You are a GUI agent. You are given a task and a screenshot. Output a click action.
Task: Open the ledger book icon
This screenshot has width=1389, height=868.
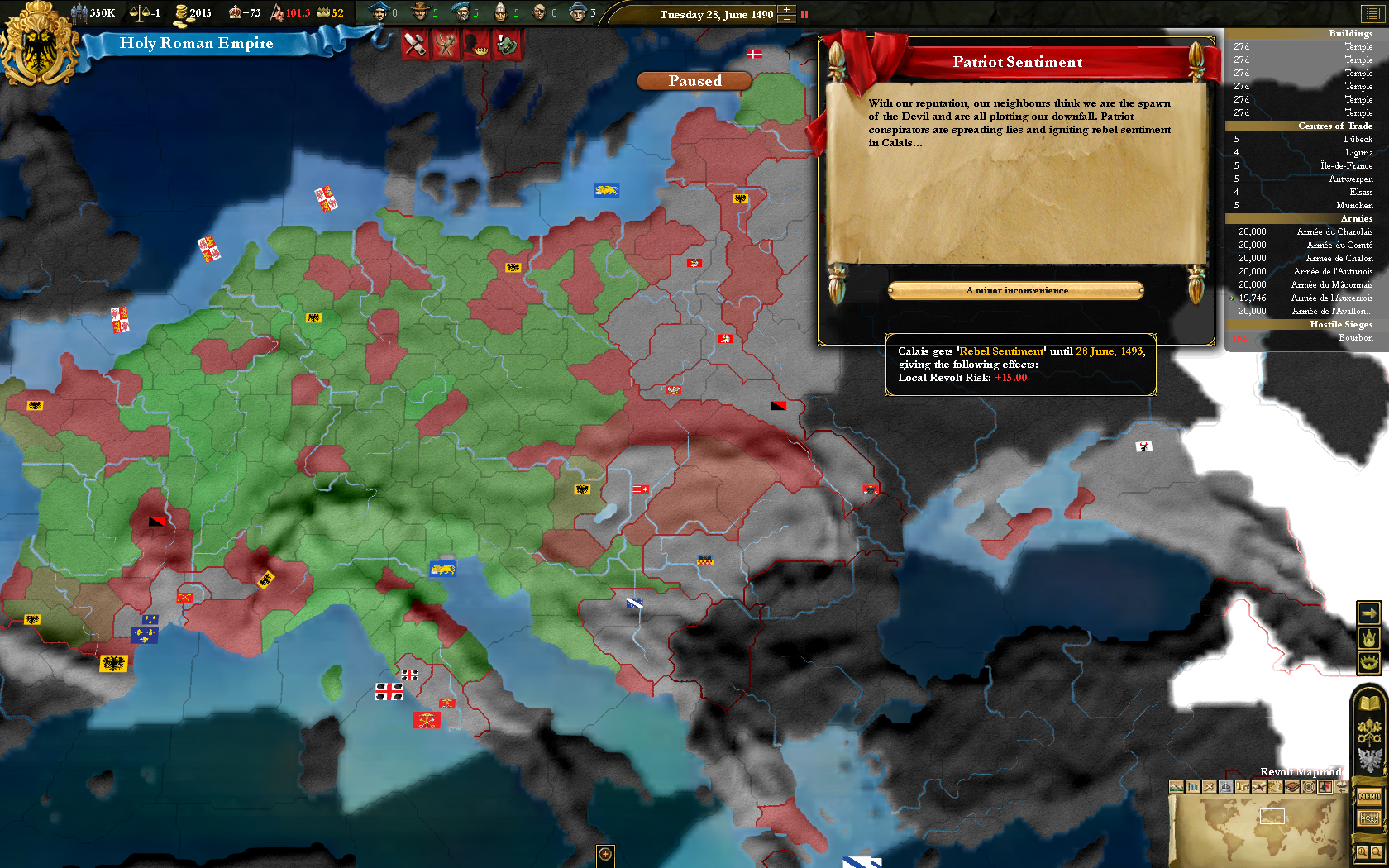1370,703
